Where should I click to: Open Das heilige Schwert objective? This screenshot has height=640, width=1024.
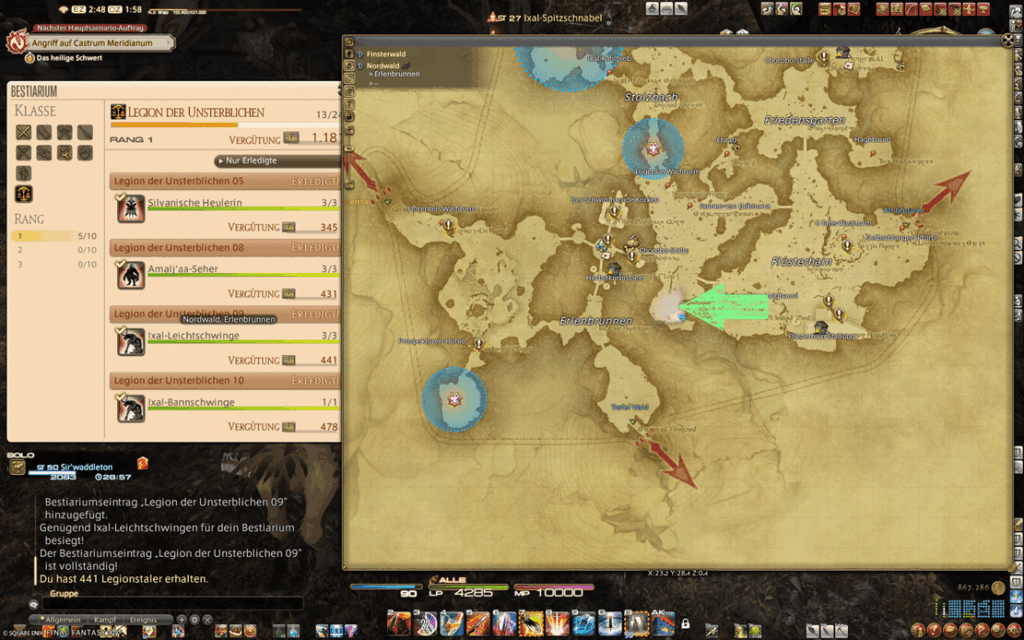point(72,58)
